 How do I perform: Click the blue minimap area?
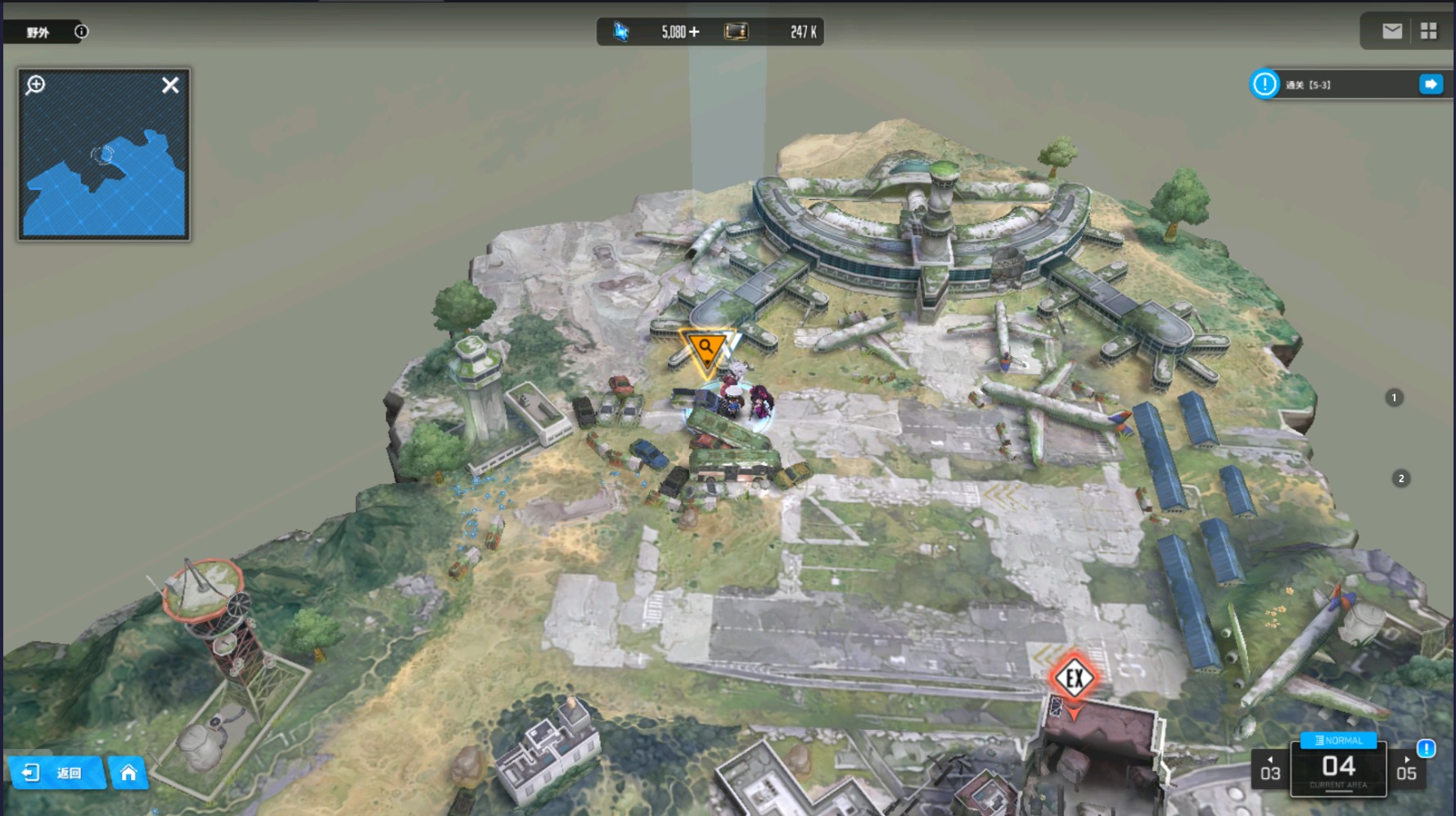tap(105, 180)
